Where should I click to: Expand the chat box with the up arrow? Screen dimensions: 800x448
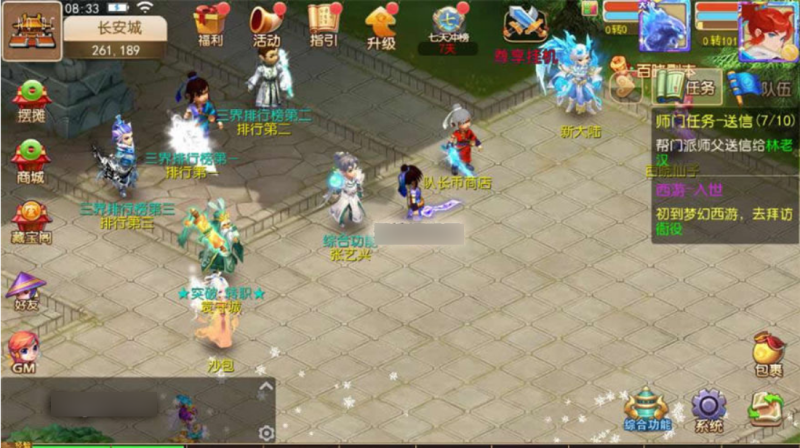266,386
